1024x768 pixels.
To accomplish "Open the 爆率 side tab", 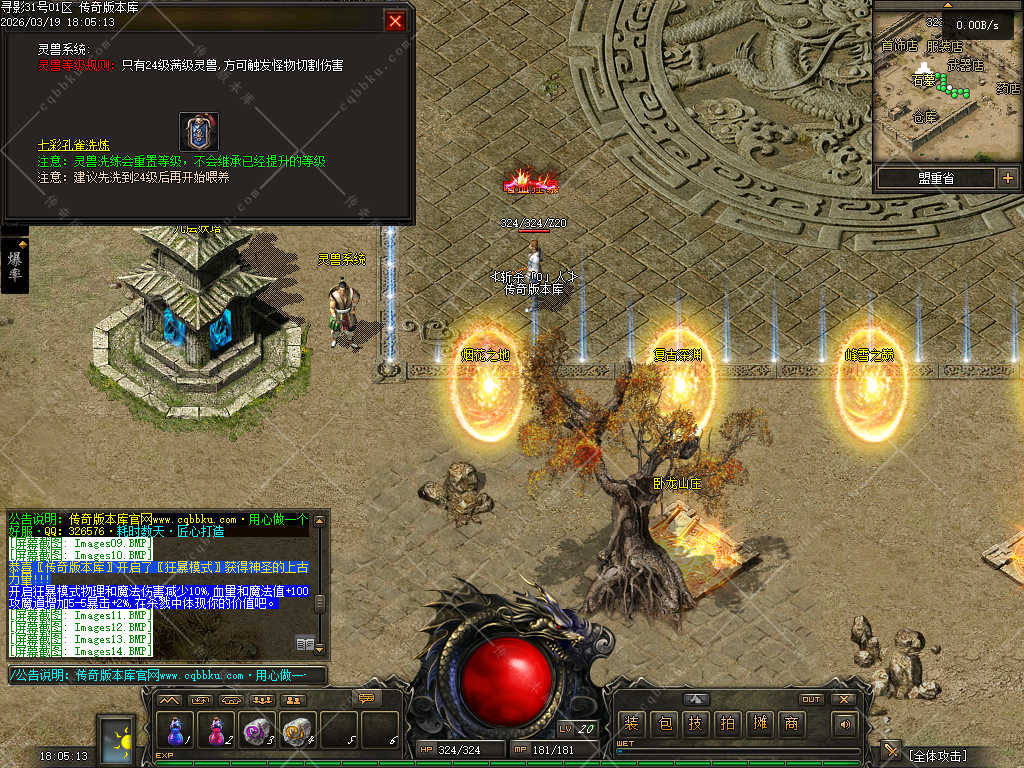I will point(15,265).
